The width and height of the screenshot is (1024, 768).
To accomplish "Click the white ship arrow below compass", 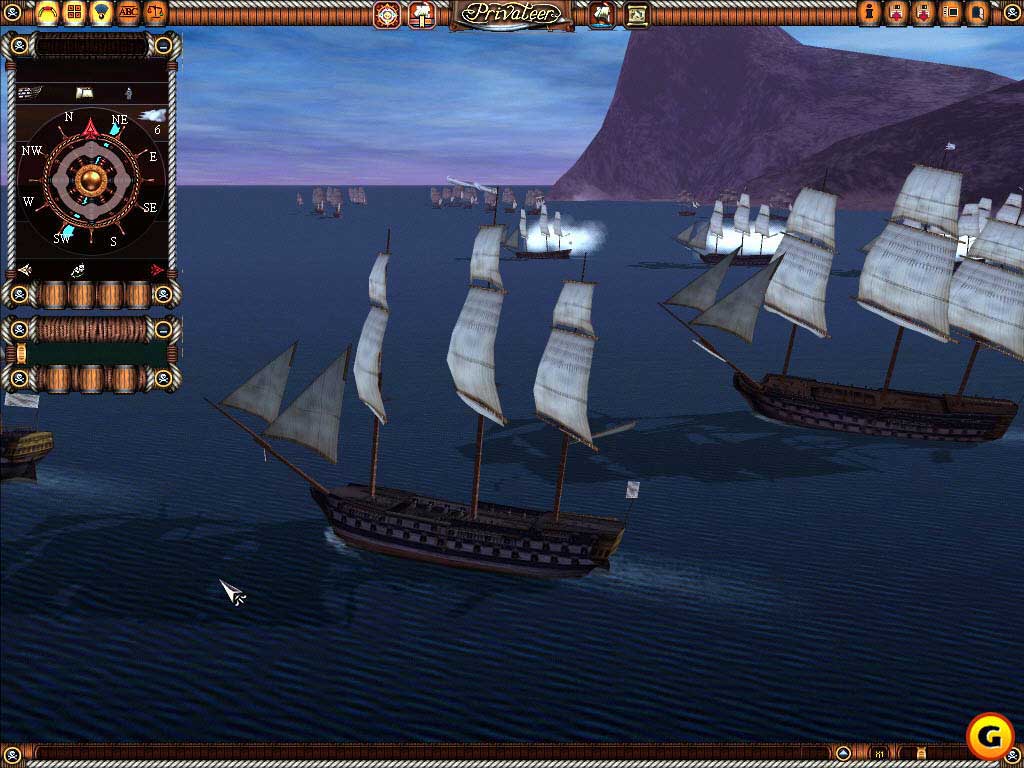I will tap(25, 270).
